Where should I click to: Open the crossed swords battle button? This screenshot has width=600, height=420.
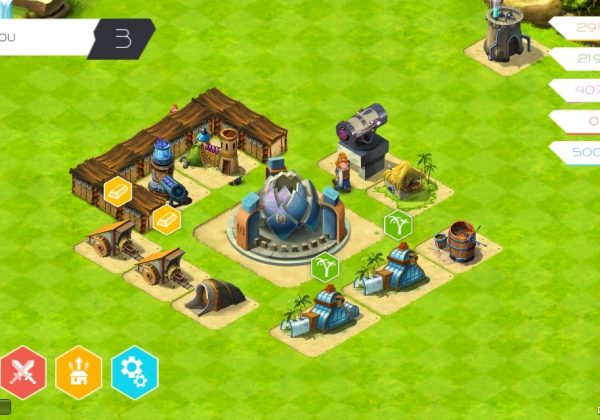coord(24,373)
